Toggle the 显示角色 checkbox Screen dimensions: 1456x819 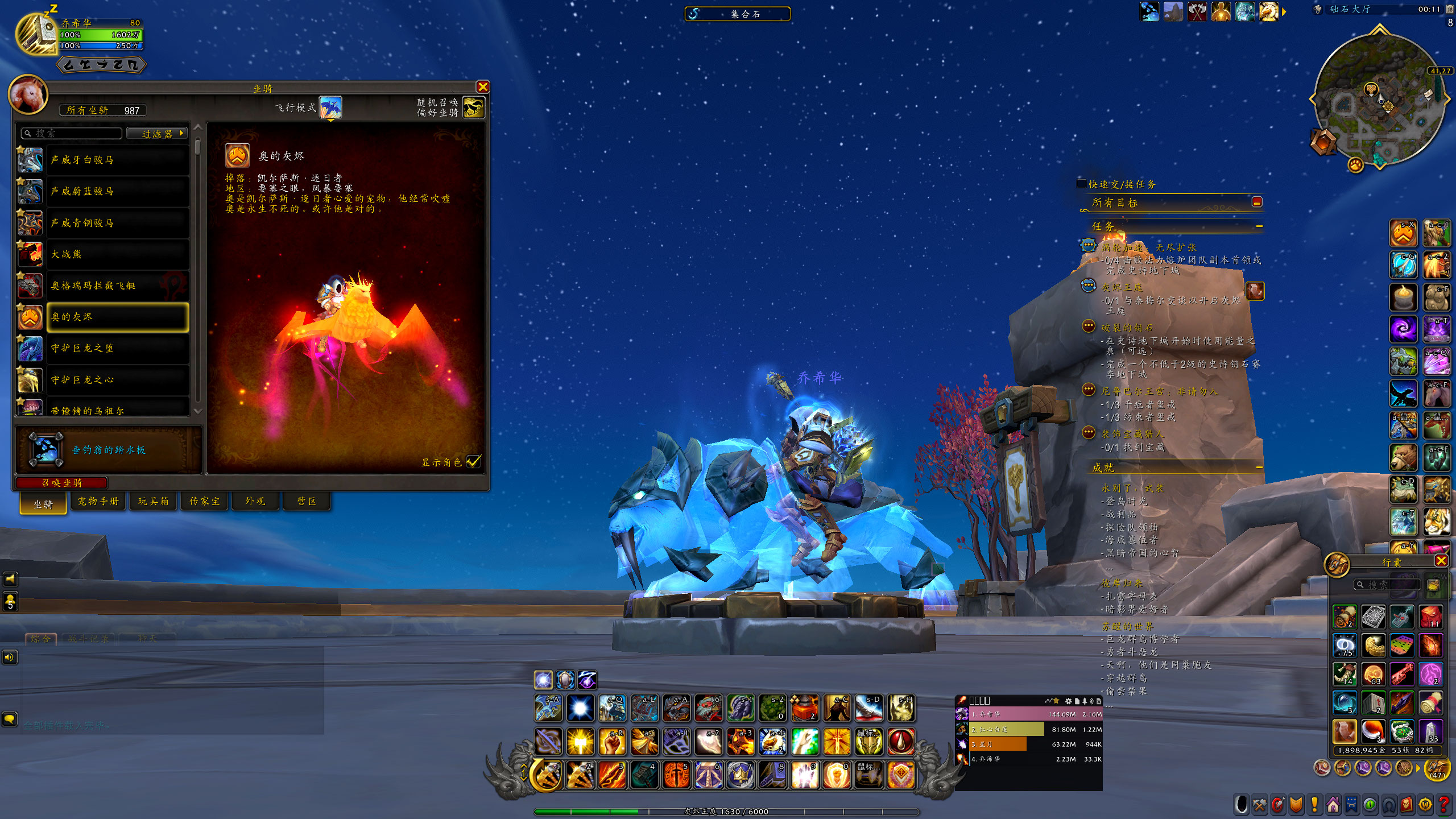(x=473, y=462)
